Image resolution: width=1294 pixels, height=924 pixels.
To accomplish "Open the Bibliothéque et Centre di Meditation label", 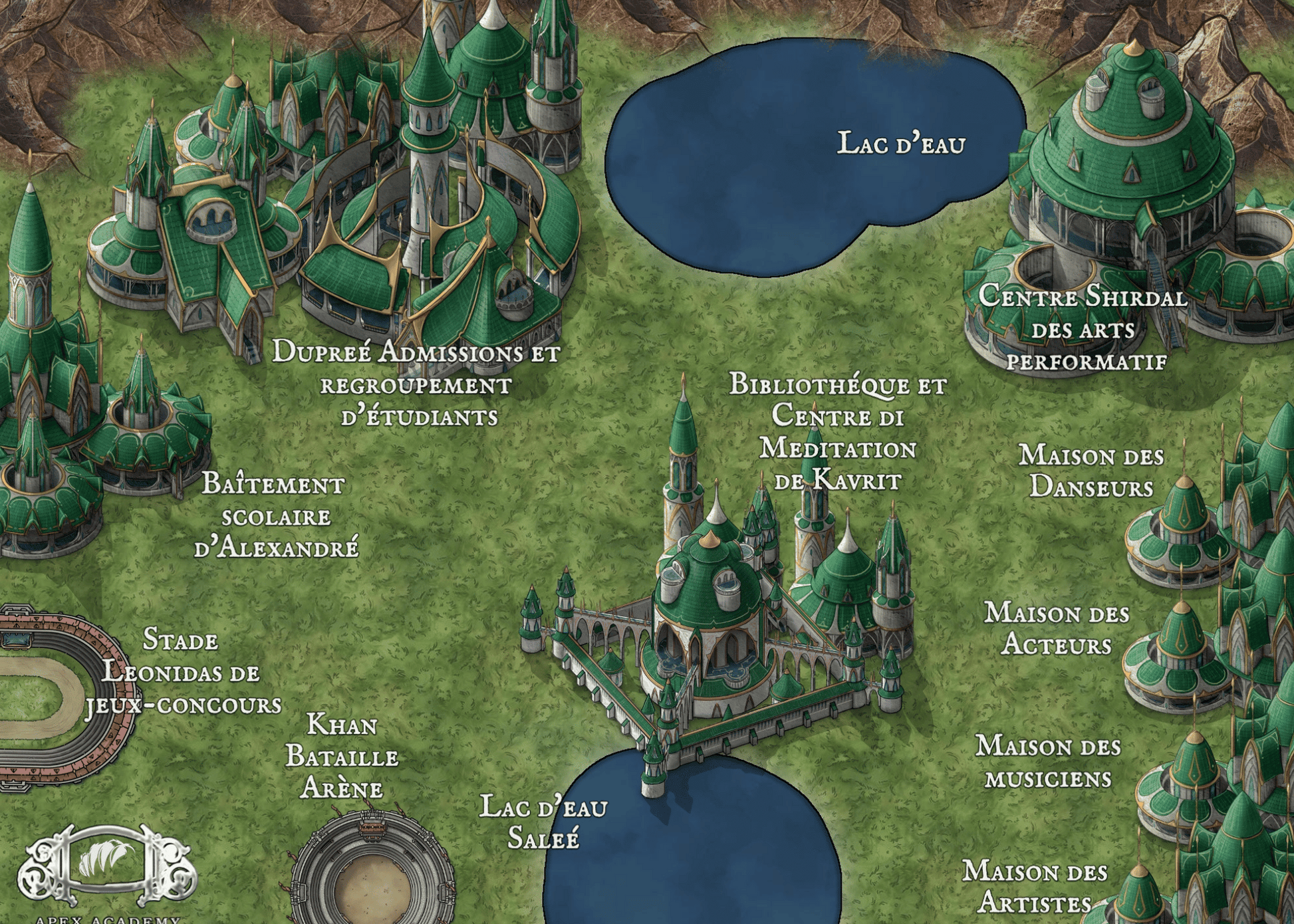I will (838, 432).
